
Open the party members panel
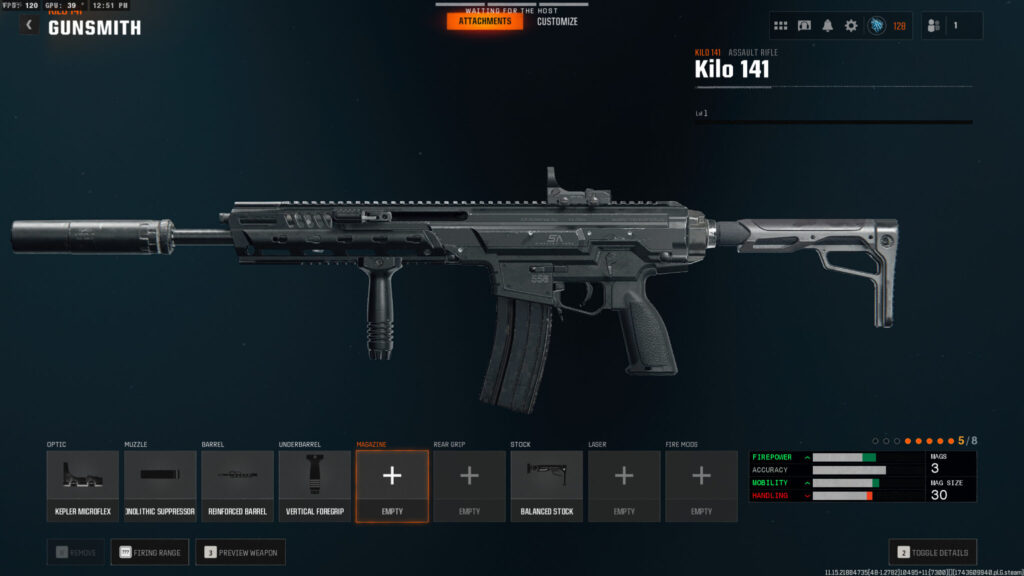[951, 26]
